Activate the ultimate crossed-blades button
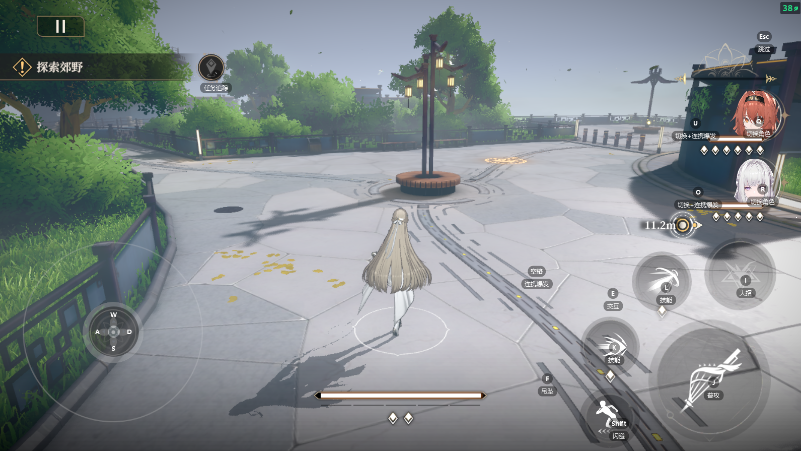The image size is (801, 451). (741, 273)
